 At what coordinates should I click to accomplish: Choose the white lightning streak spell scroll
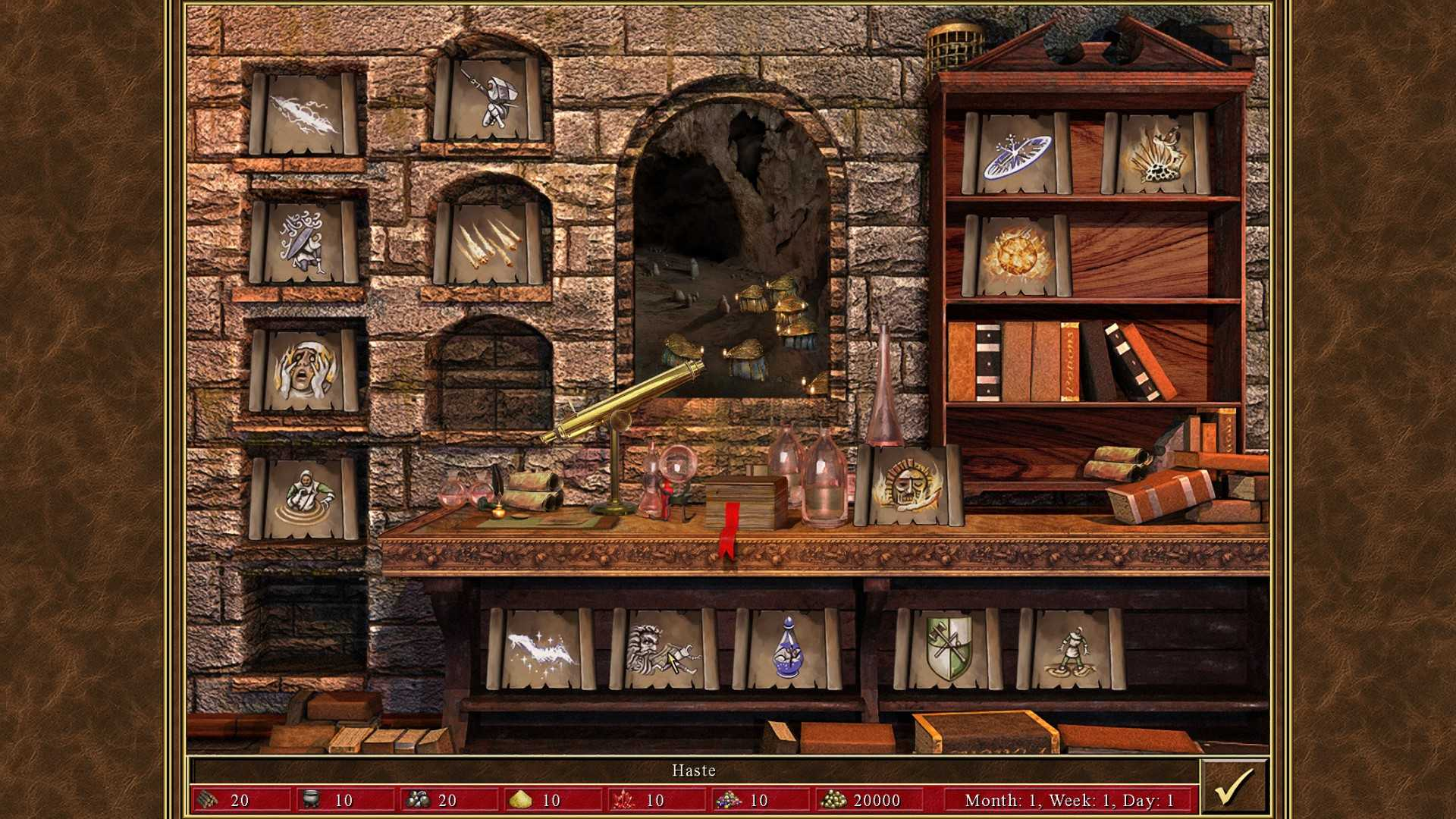[x=304, y=114]
